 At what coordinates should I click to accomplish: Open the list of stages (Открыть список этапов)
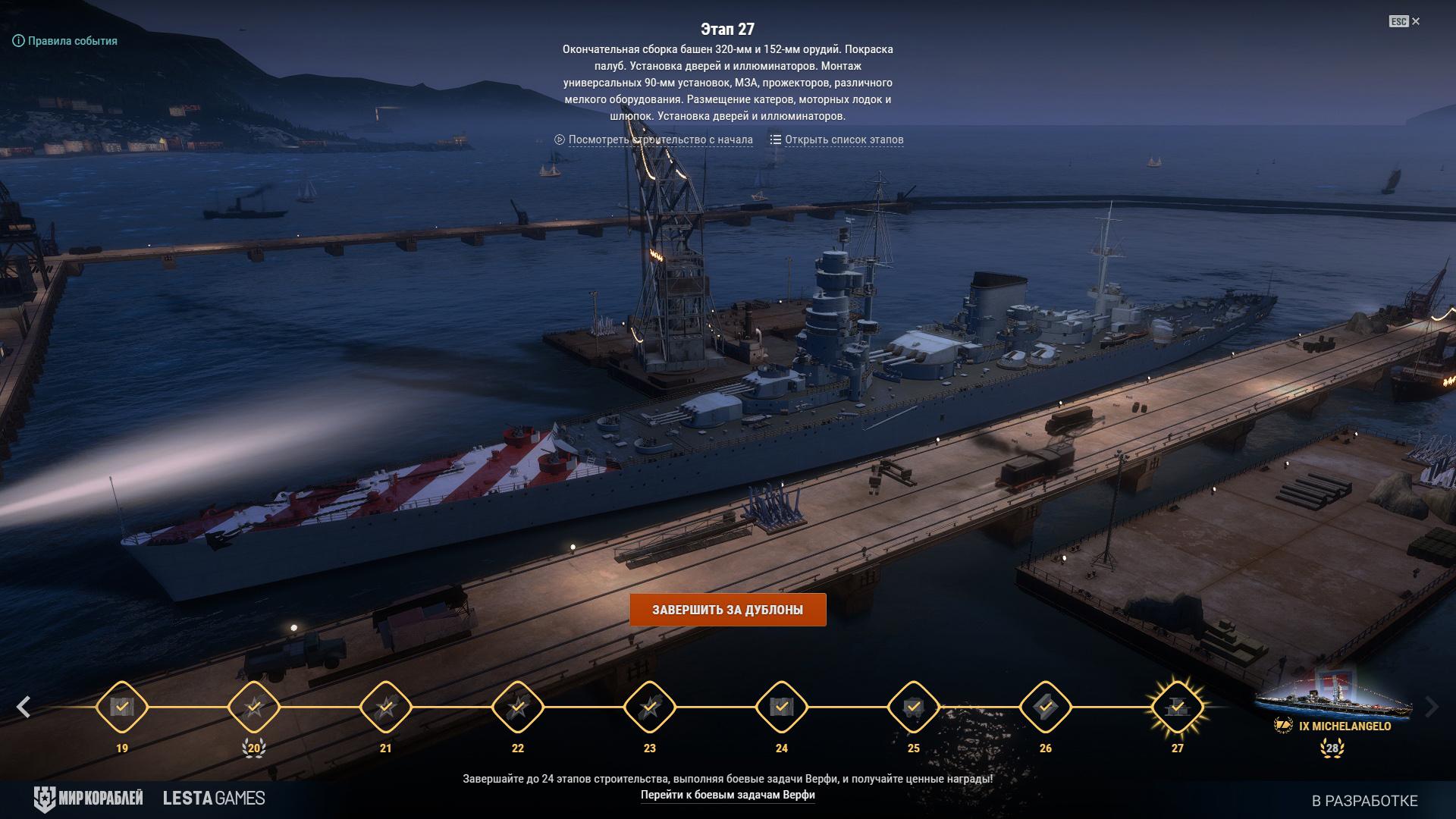837,140
